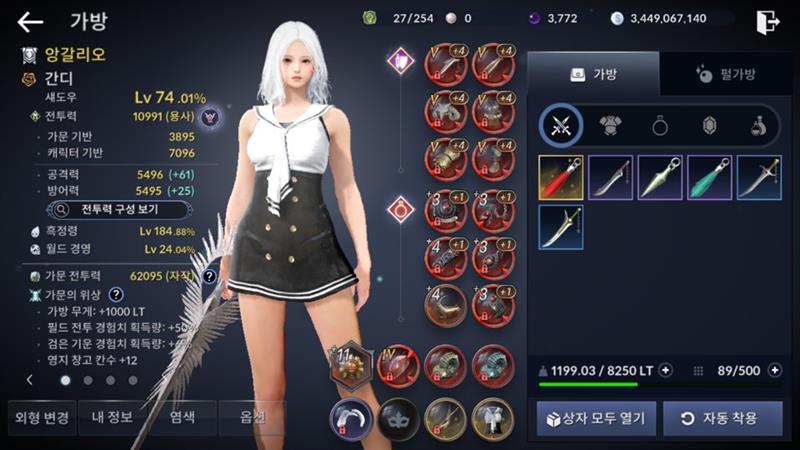Choose the armor category filter
Viewport: 800px width, 450px height.
point(610,126)
